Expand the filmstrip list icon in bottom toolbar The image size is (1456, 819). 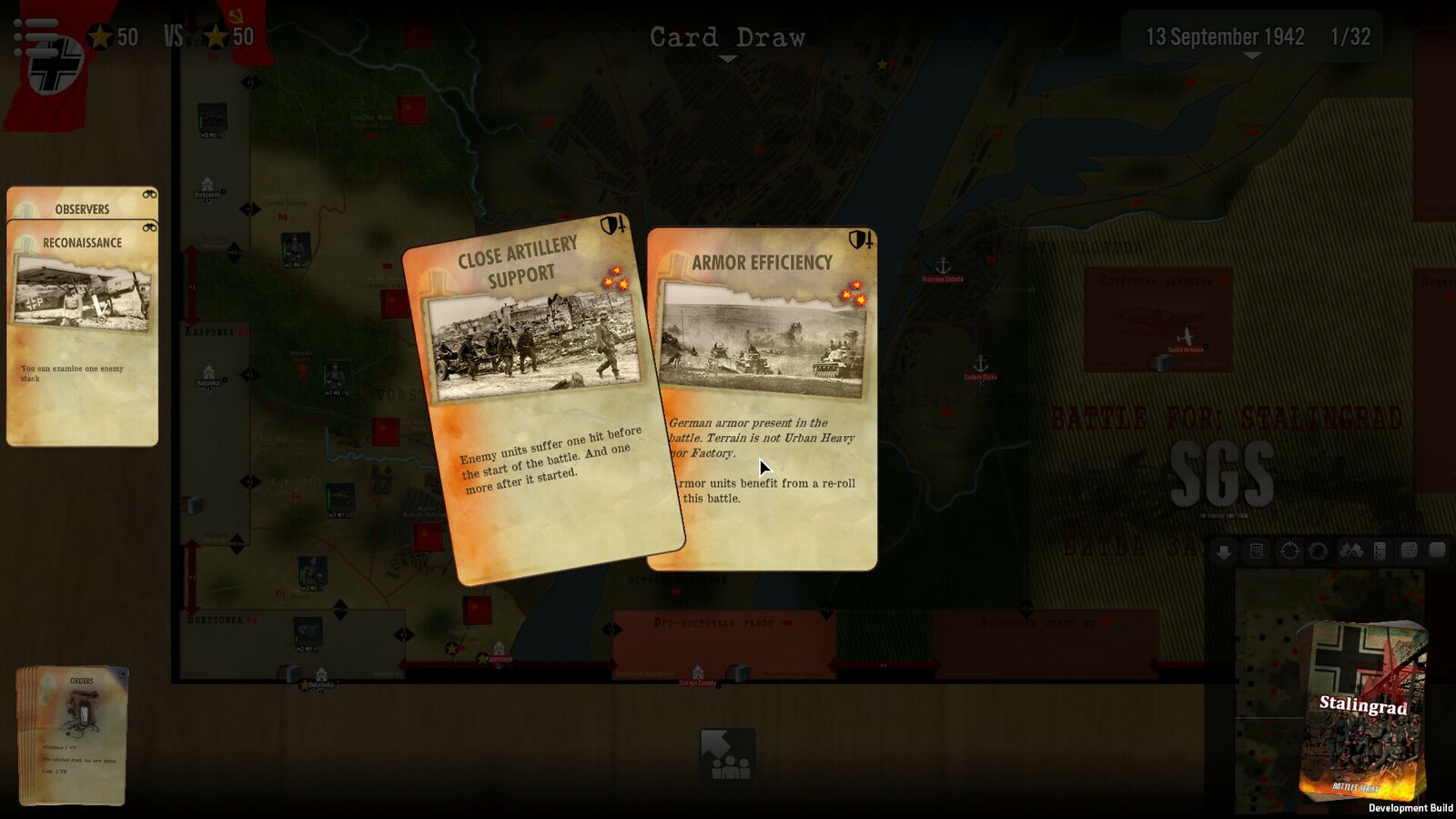1380,551
